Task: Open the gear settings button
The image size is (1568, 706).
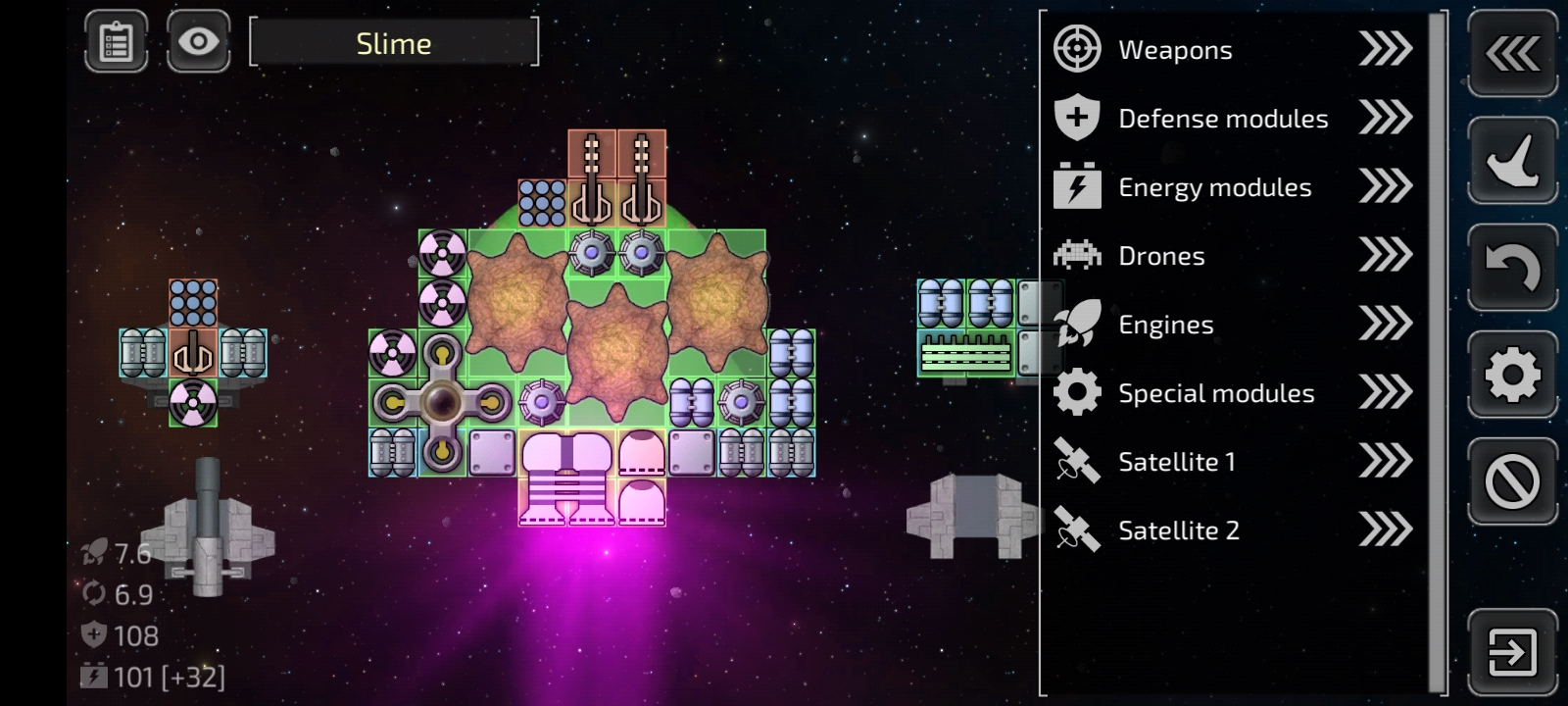Action: point(1512,375)
